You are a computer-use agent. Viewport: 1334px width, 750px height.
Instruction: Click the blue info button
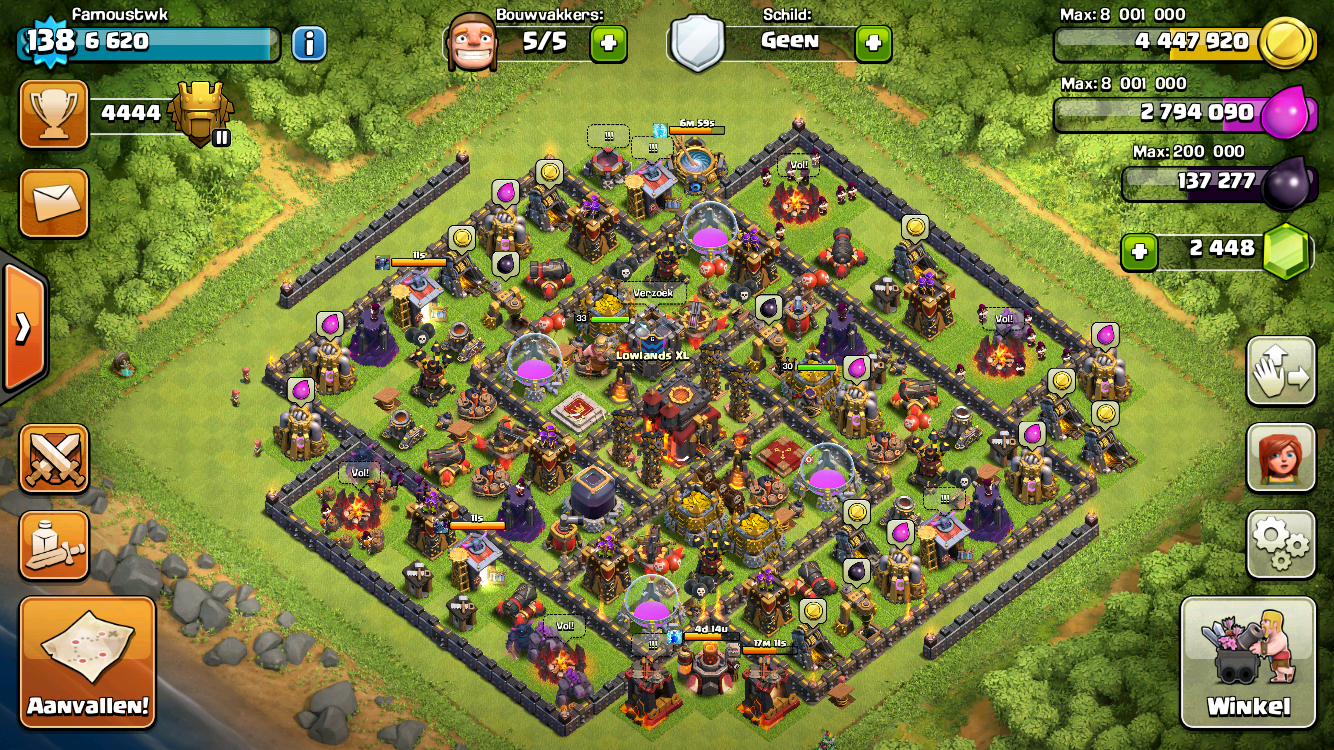(x=309, y=43)
